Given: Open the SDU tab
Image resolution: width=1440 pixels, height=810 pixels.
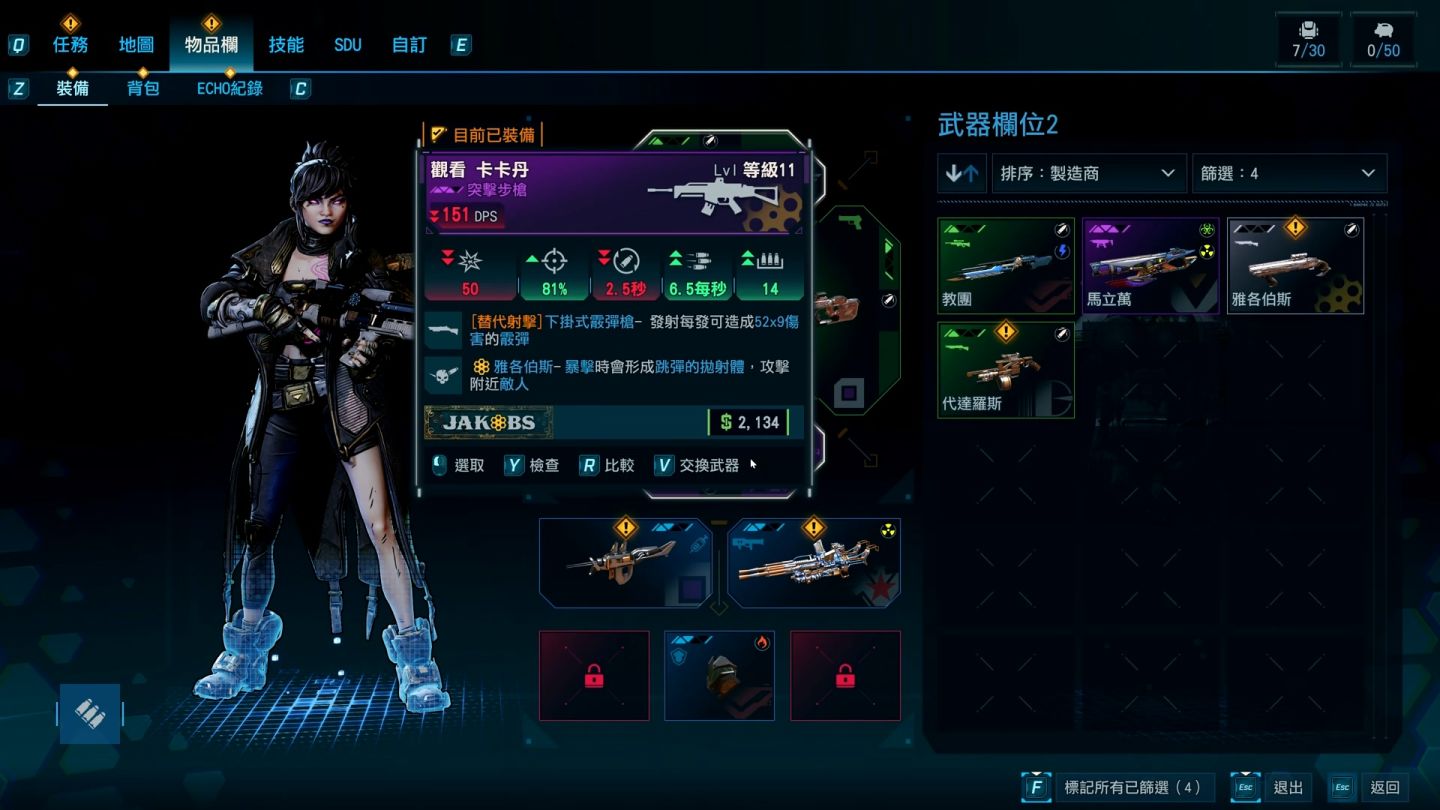Looking at the screenshot, I should (348, 45).
